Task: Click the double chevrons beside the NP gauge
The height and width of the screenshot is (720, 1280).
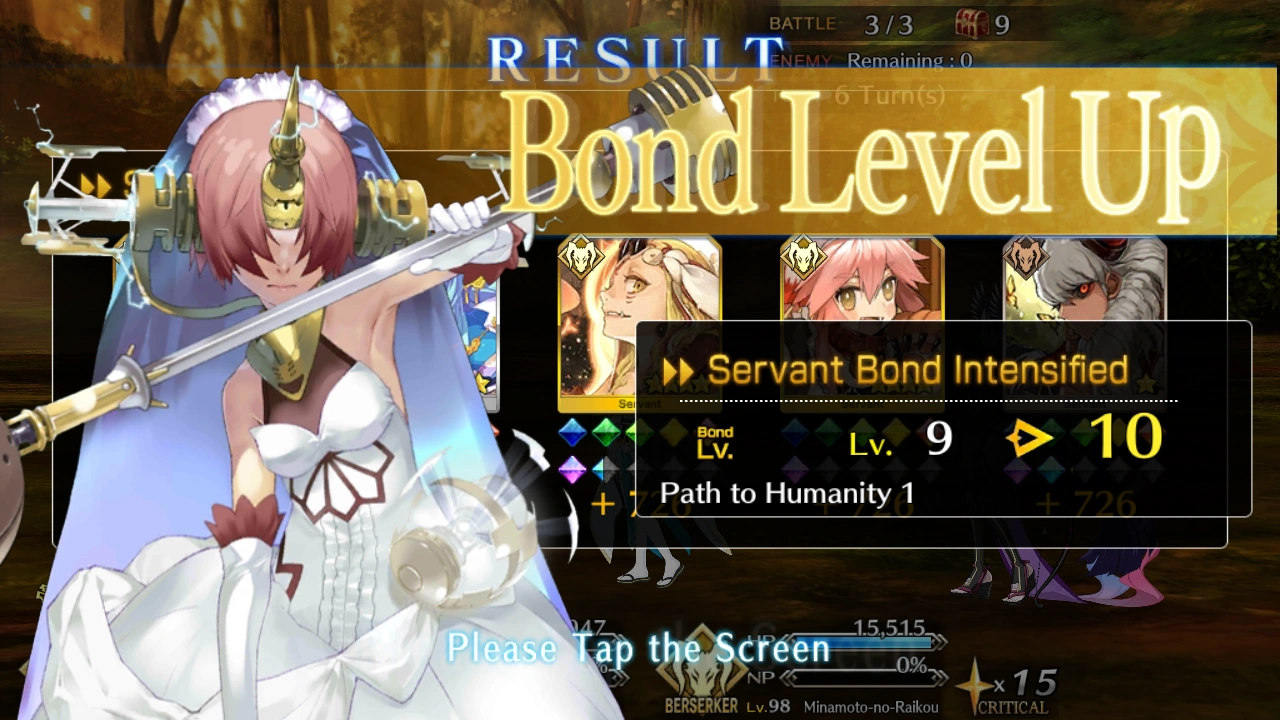Action: 939,677
